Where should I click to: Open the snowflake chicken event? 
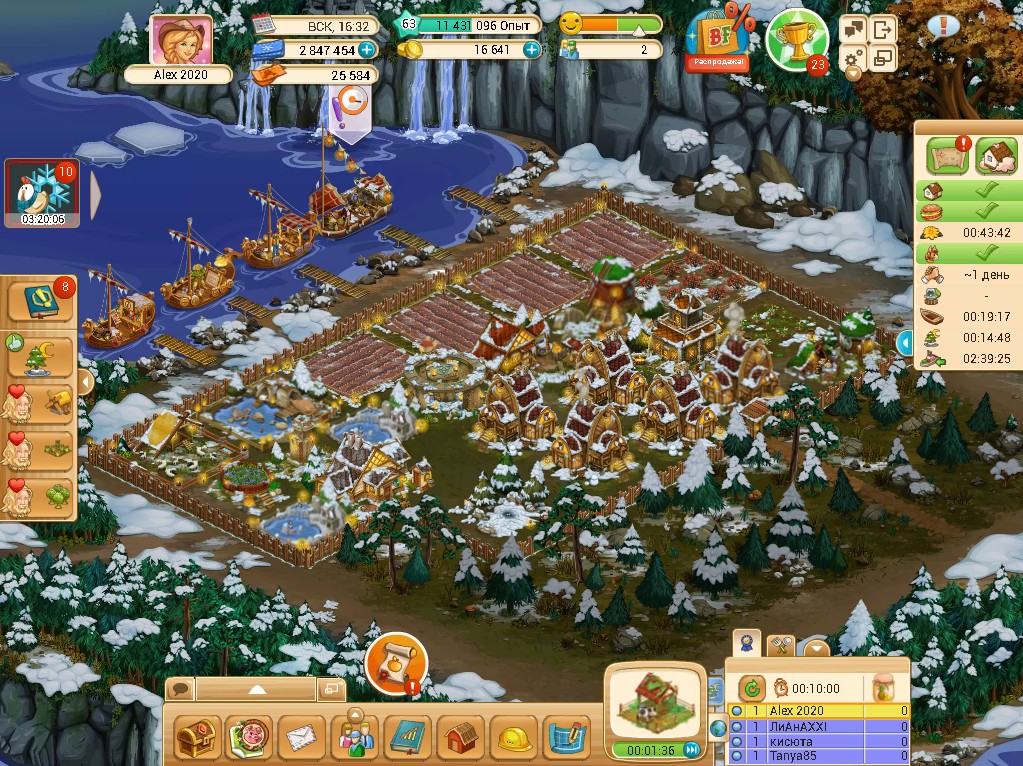44,190
